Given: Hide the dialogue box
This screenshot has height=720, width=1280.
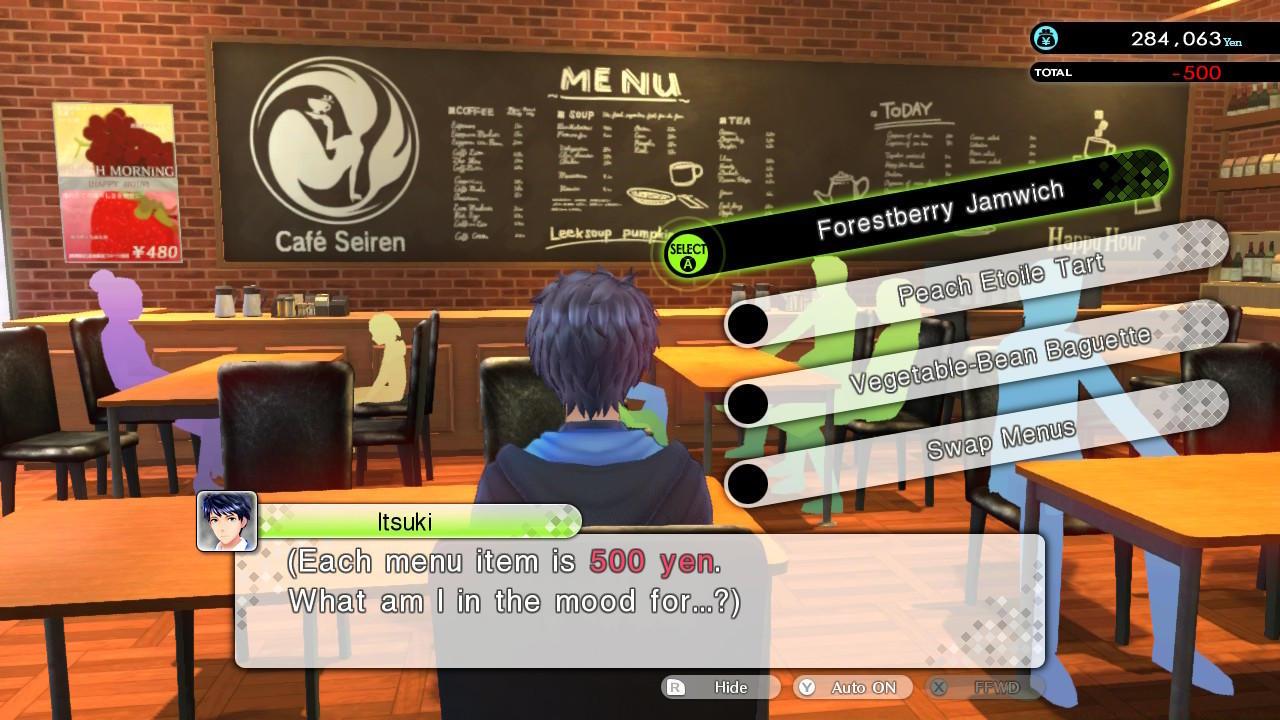Looking at the screenshot, I should click(x=729, y=687).
